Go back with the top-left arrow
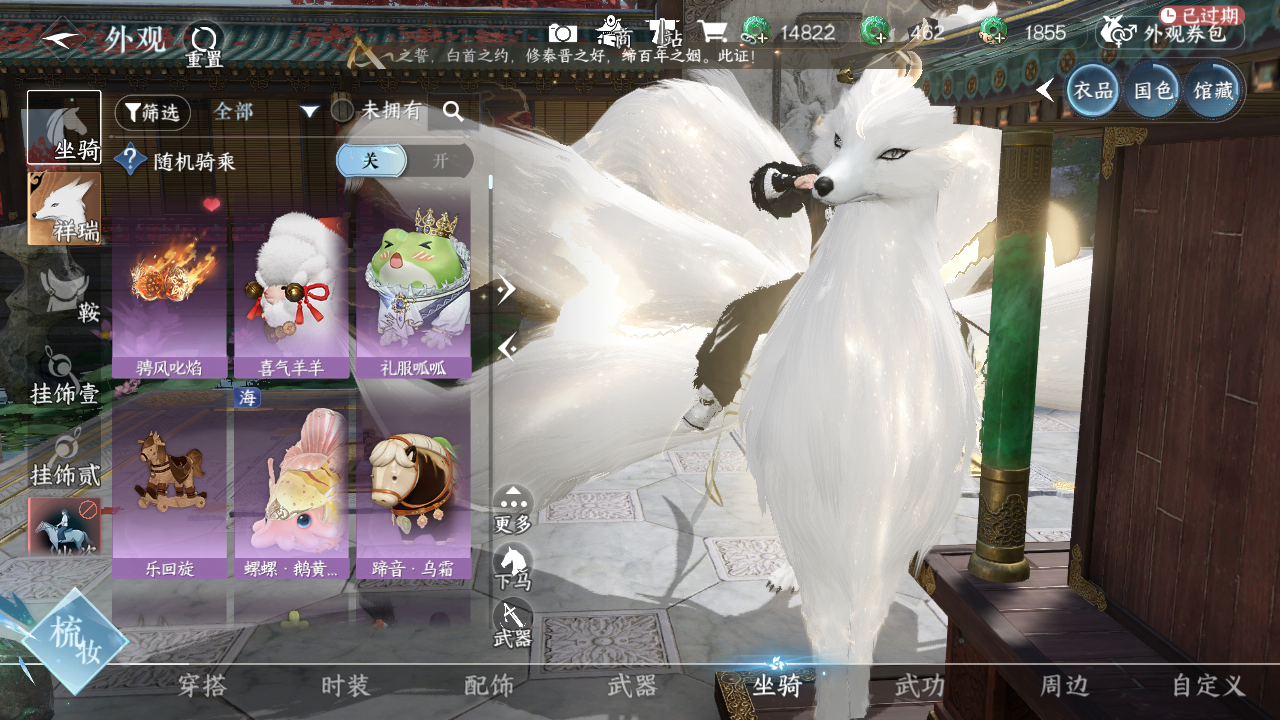This screenshot has height=720, width=1280. 63,40
